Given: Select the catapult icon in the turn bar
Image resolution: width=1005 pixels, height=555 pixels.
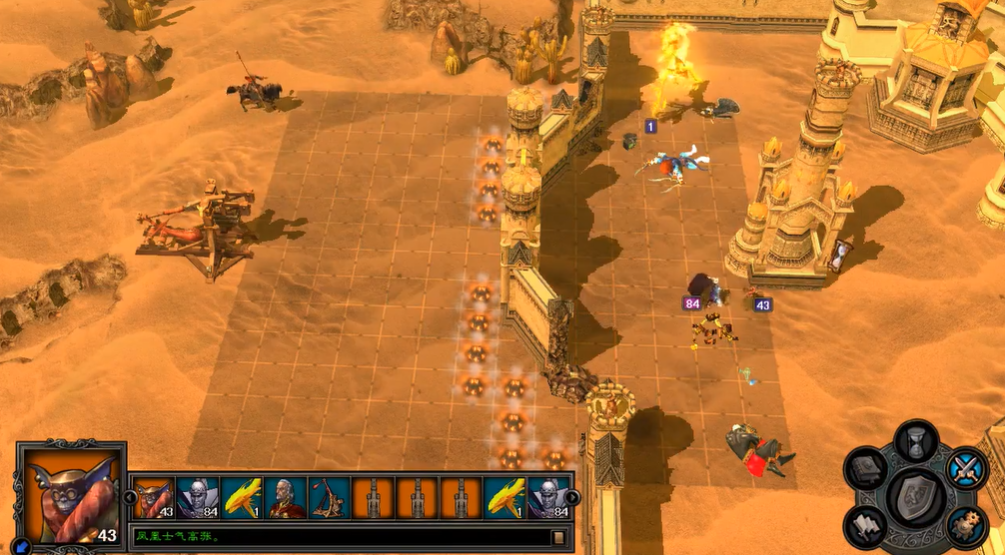Looking at the screenshot, I should point(329,497).
